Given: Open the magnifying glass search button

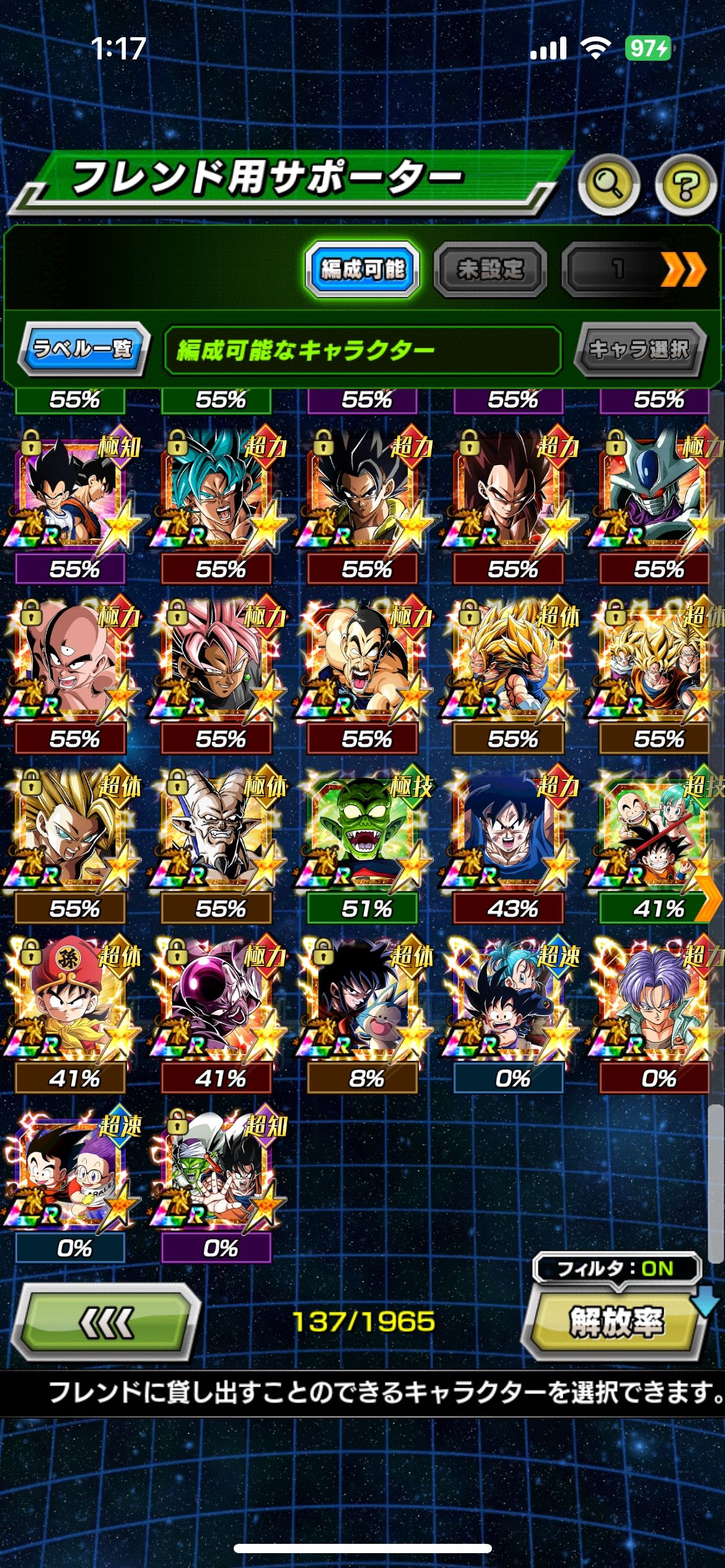Looking at the screenshot, I should click(609, 183).
